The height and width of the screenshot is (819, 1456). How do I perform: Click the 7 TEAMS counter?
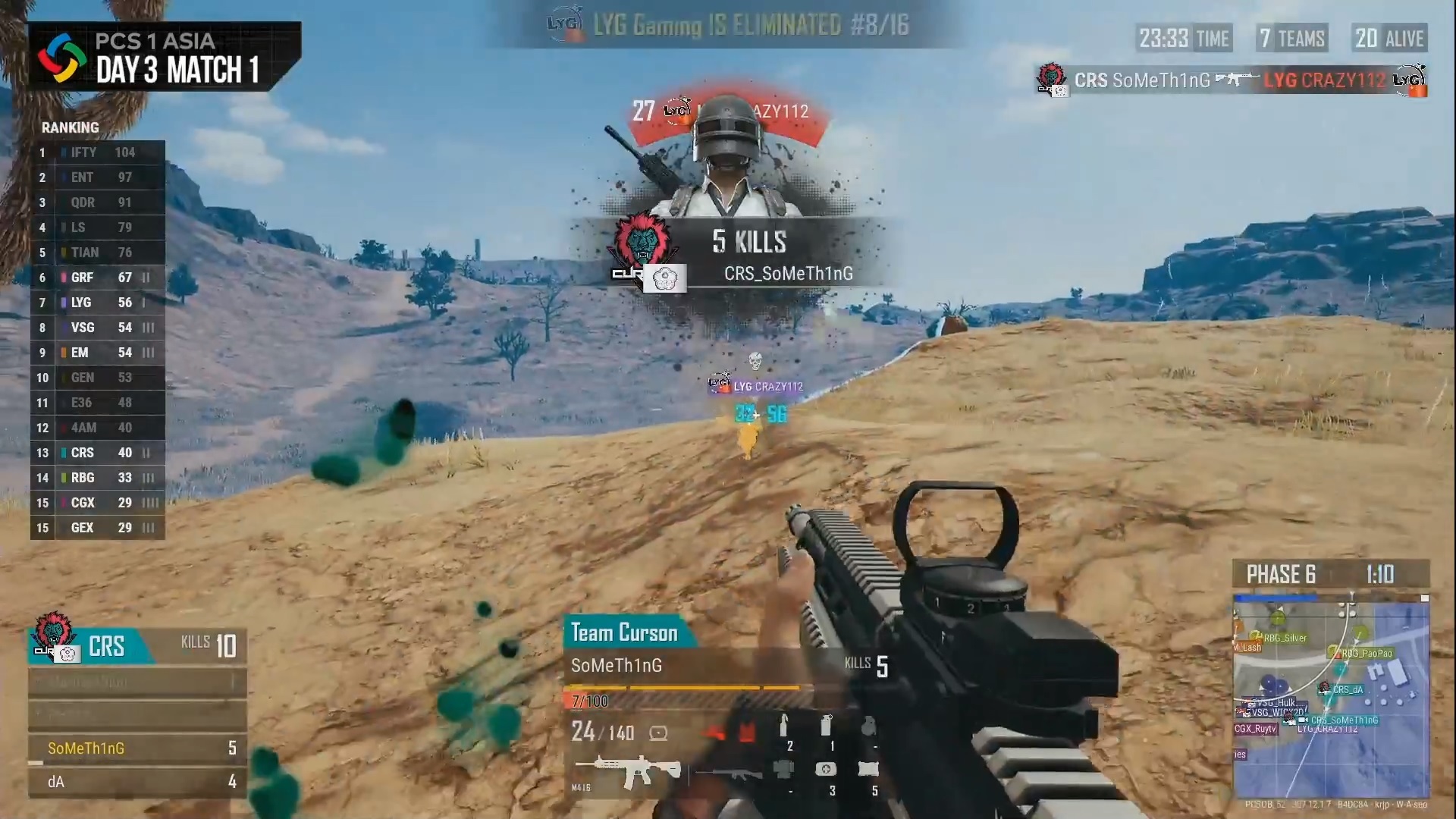(x=1291, y=38)
